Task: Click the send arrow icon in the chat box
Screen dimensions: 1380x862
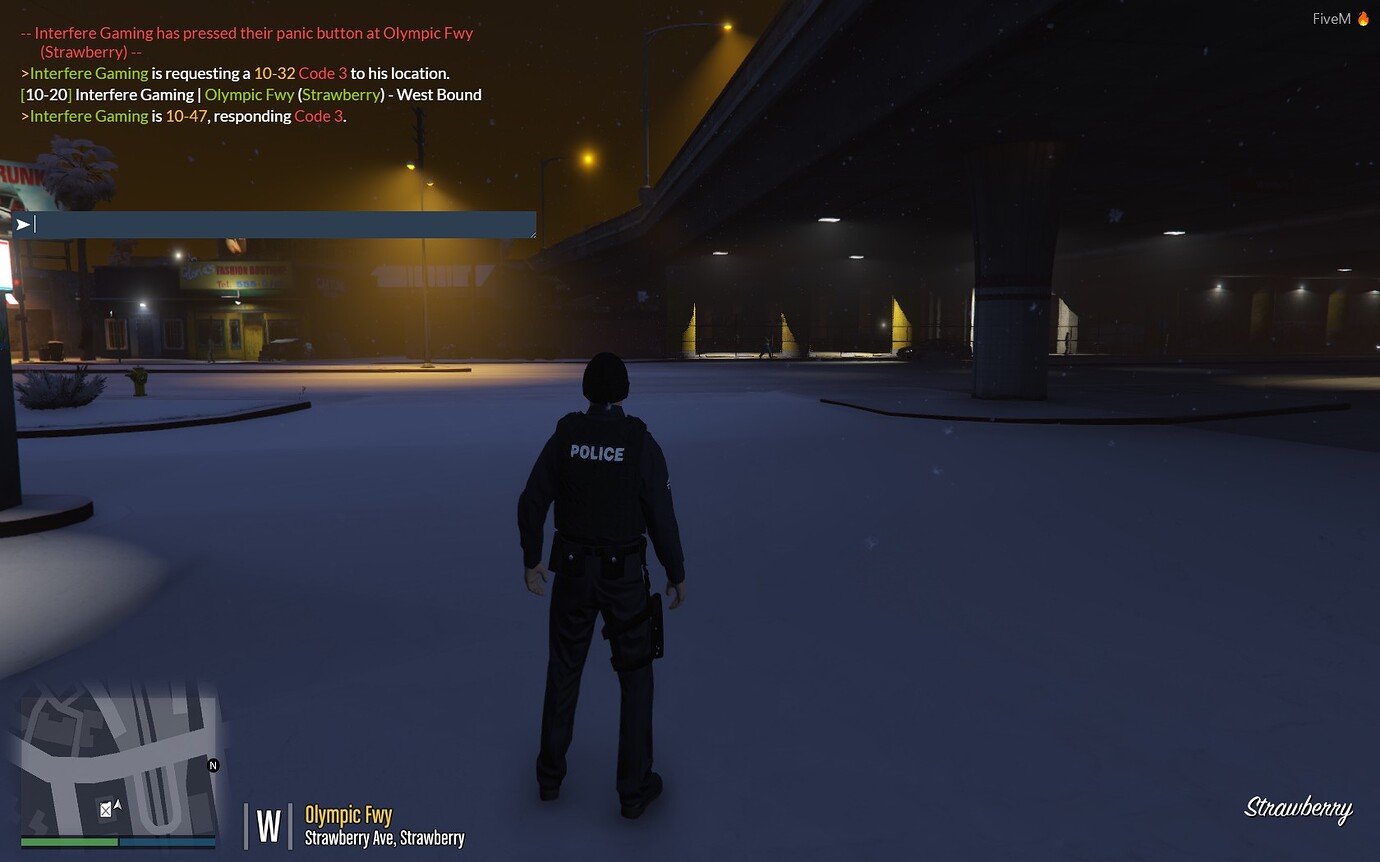Action: coord(22,224)
